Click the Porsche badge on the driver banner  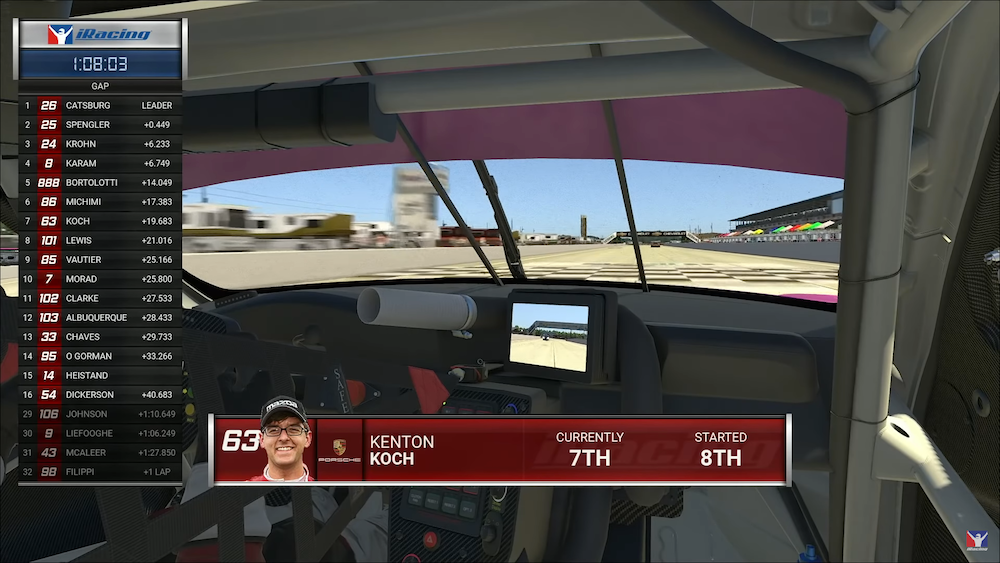point(339,451)
